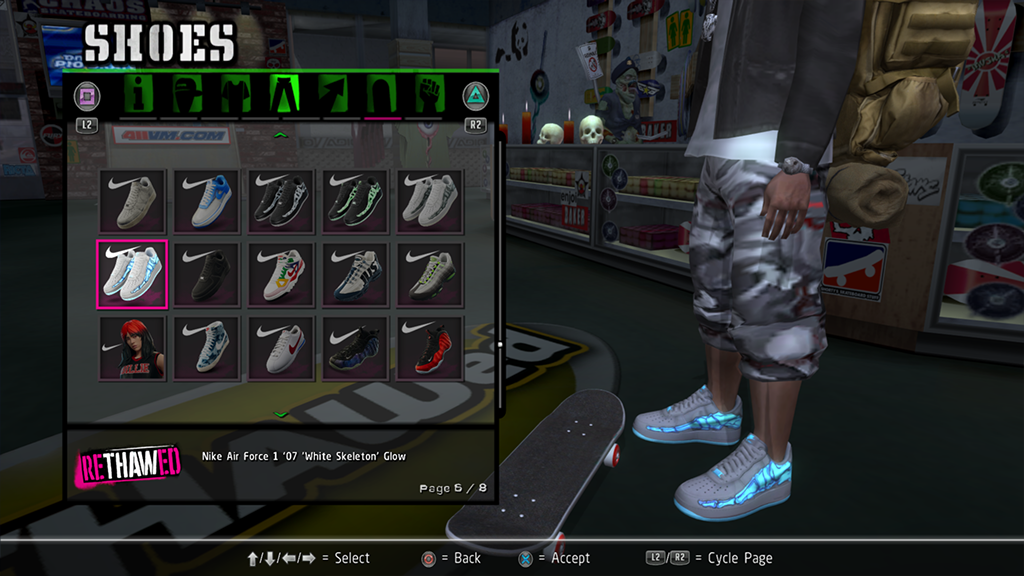Switch to the t-shirt tab
This screenshot has height=576, width=1024.
click(x=236, y=95)
